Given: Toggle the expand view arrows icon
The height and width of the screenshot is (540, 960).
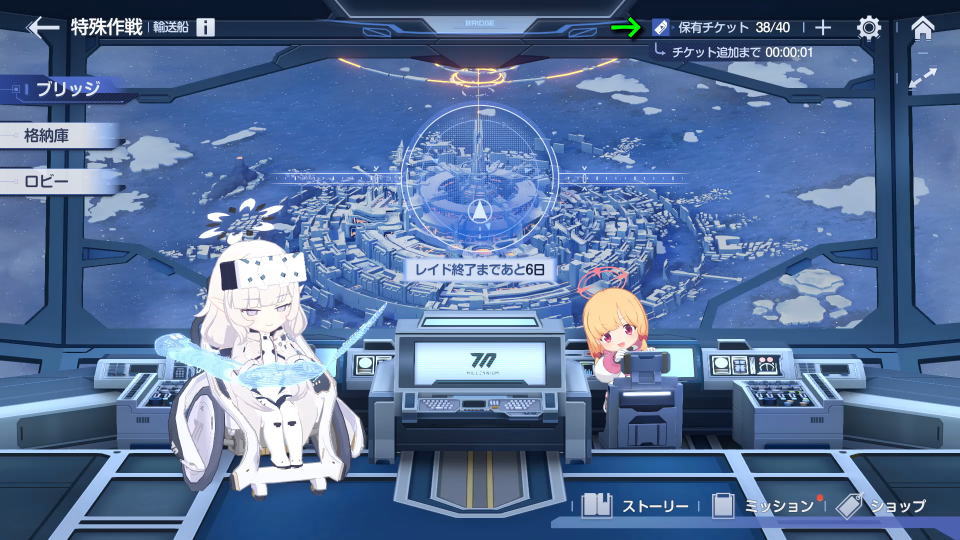Looking at the screenshot, I should point(923,77).
